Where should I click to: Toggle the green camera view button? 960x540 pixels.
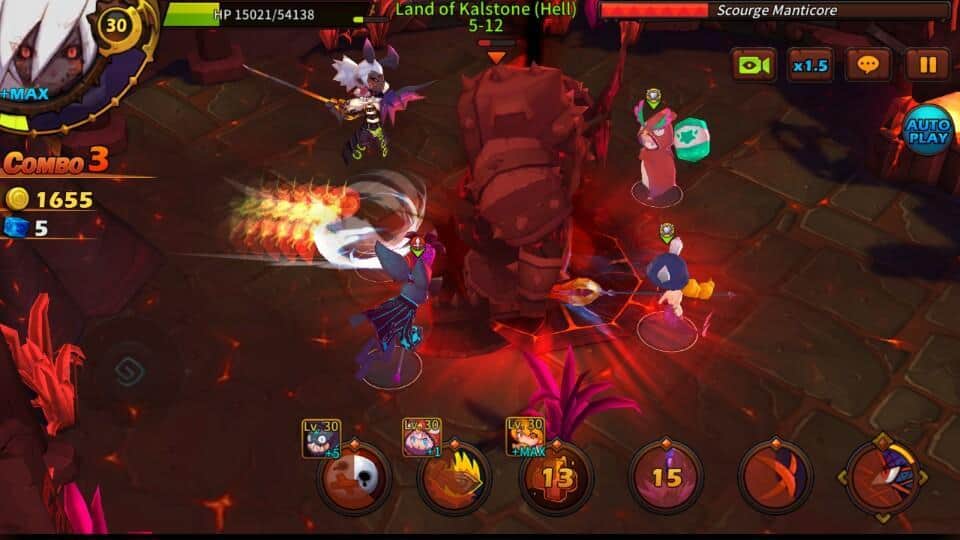pyautogui.click(x=753, y=65)
